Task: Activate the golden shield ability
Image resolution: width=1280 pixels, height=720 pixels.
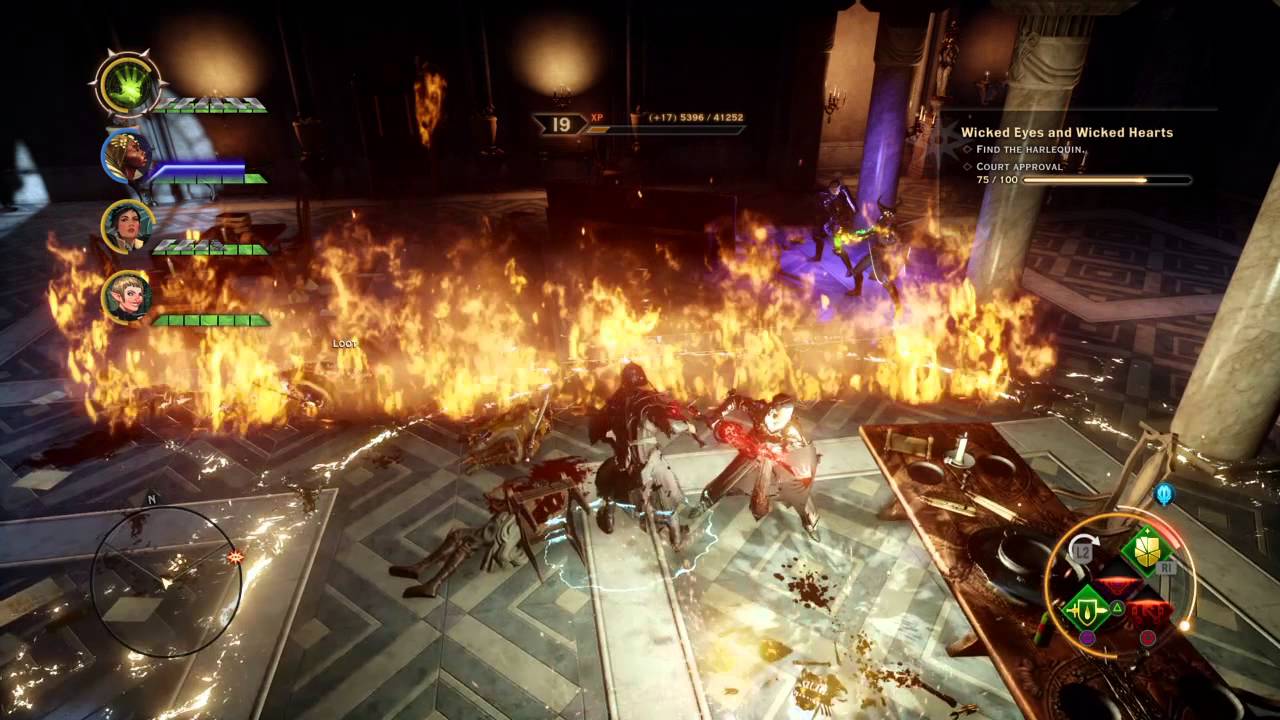Action: (x=1146, y=549)
